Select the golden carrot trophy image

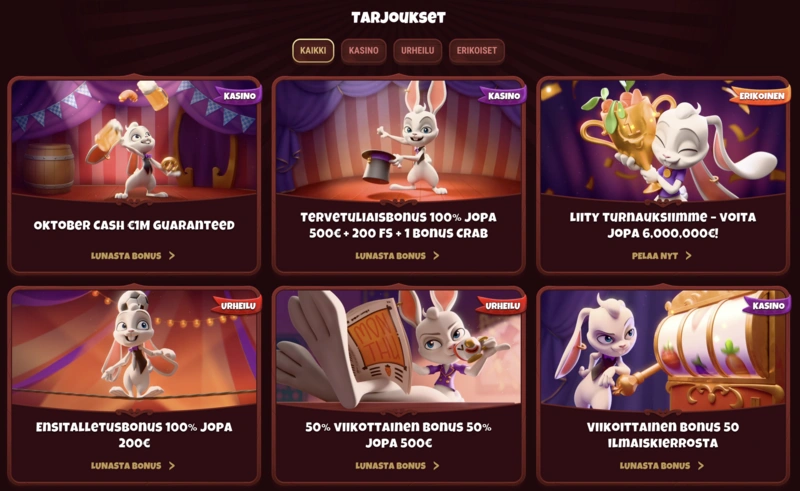point(662,140)
